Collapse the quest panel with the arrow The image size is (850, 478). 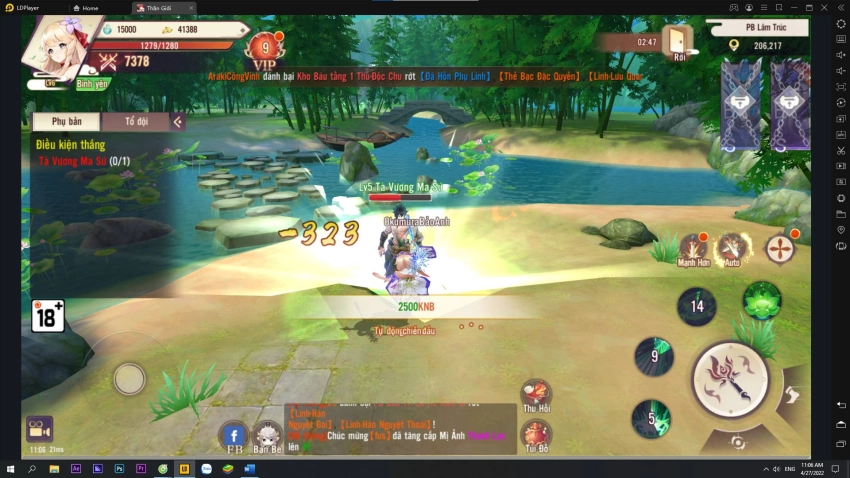pyautogui.click(x=178, y=122)
